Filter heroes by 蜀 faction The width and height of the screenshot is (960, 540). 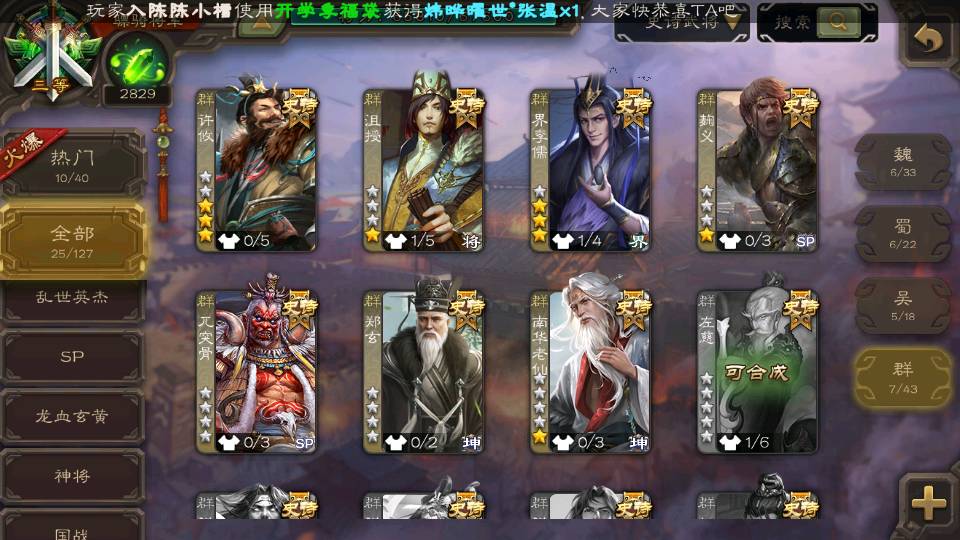tap(902, 233)
